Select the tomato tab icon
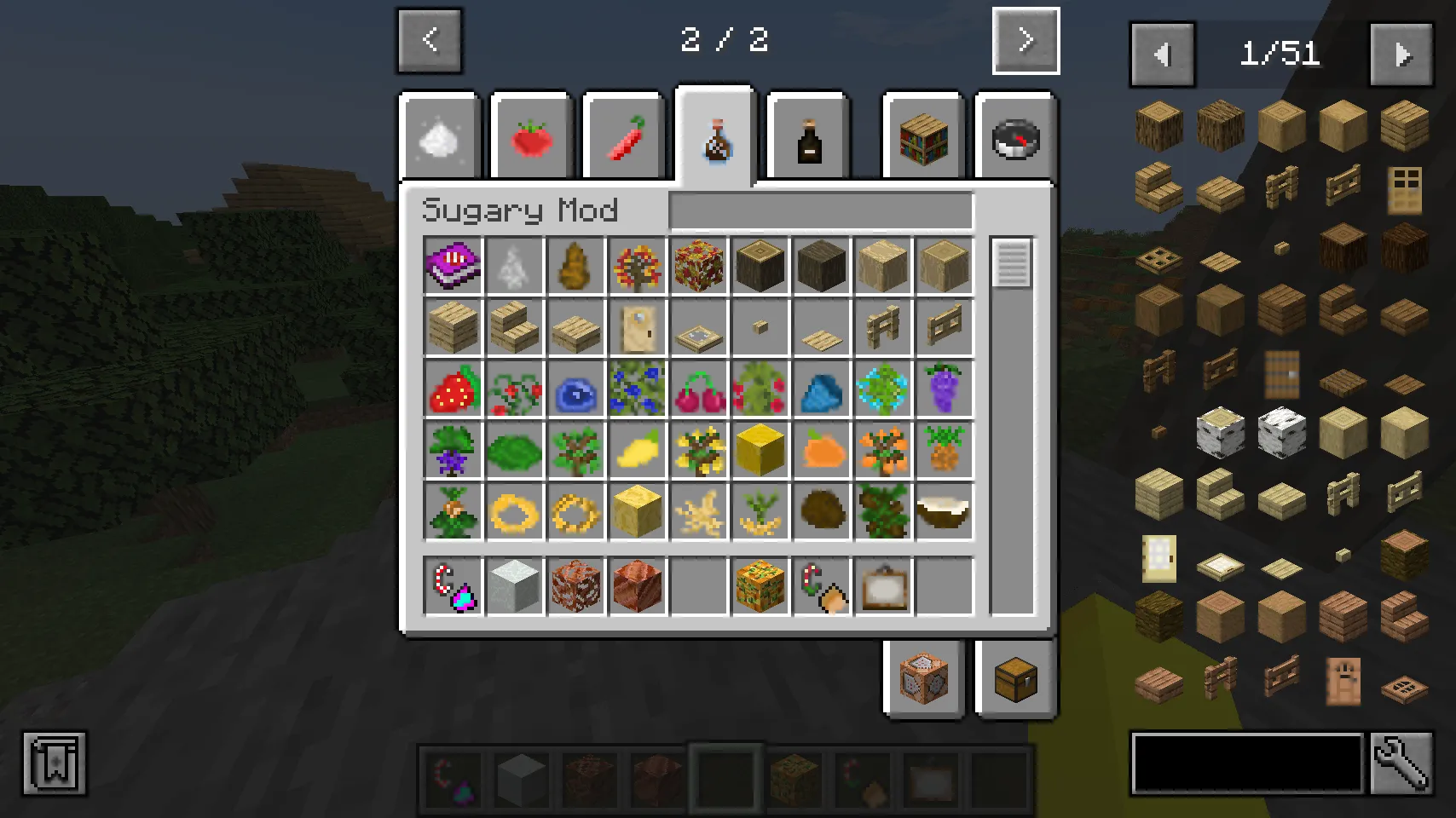Image resolution: width=1456 pixels, height=818 pixels. click(x=532, y=136)
